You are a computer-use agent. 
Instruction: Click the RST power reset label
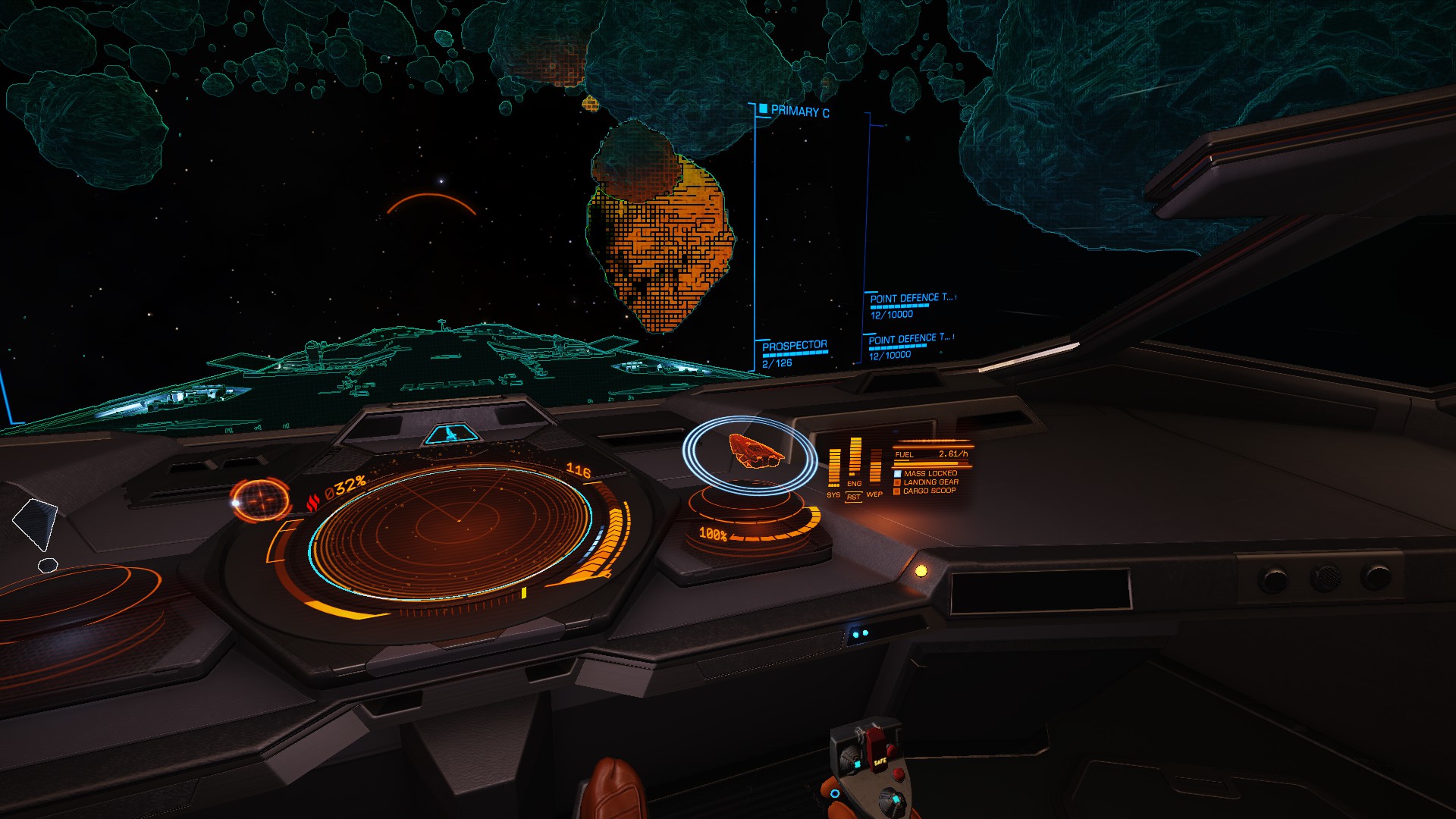click(854, 497)
